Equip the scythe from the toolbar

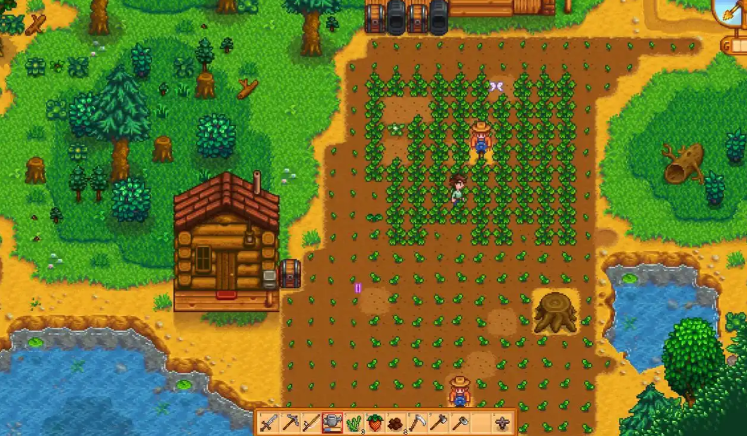[416, 423]
